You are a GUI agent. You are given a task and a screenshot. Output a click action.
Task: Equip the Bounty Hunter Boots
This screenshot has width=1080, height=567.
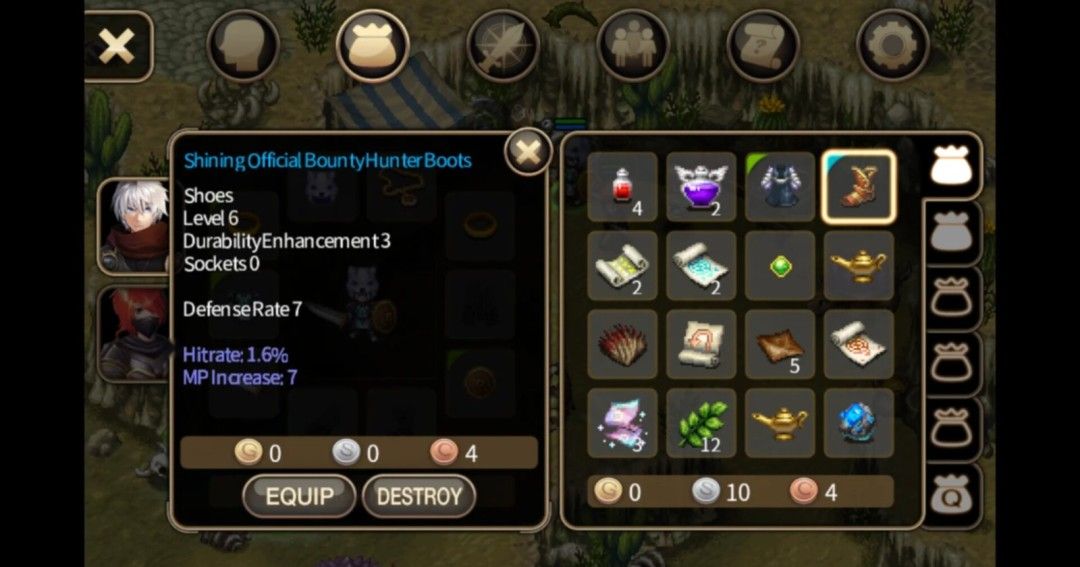[298, 496]
